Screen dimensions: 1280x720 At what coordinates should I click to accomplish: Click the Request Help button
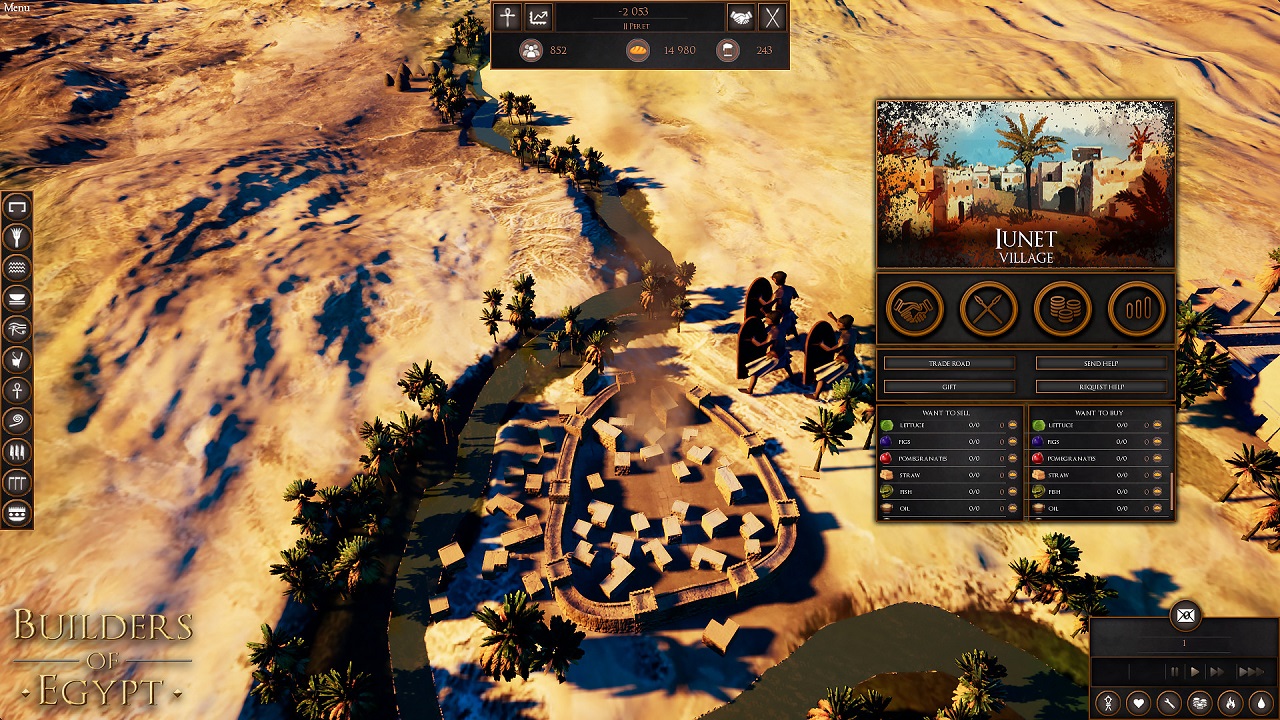pos(1101,386)
